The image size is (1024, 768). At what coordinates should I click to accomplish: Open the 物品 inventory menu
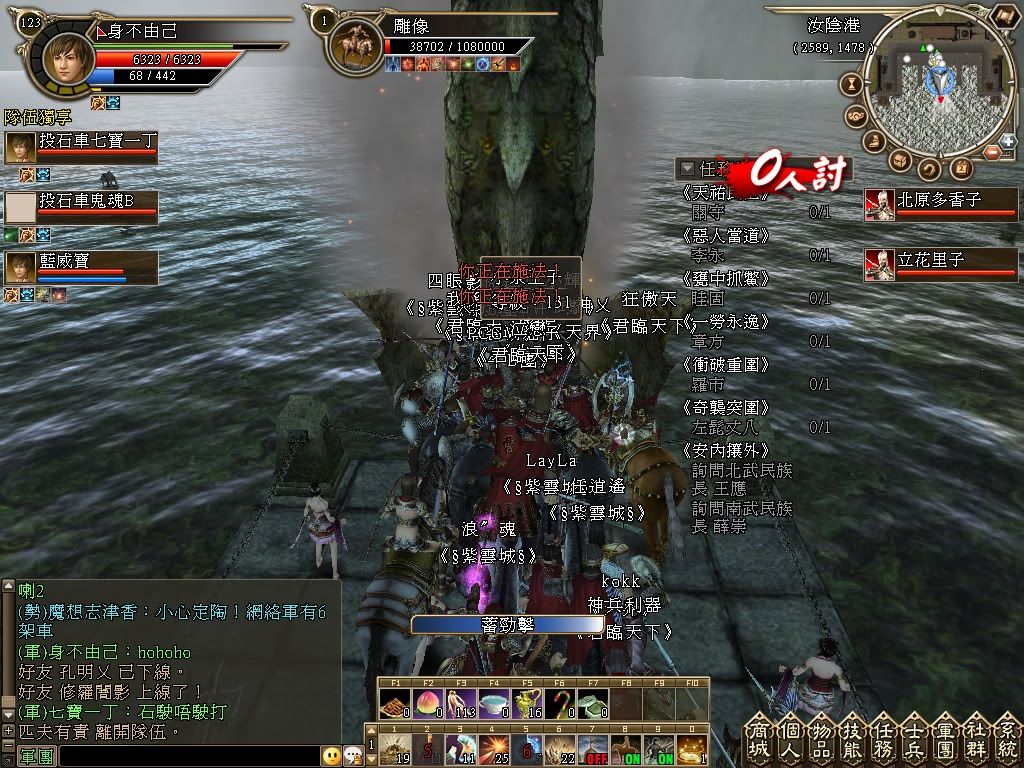(x=823, y=738)
